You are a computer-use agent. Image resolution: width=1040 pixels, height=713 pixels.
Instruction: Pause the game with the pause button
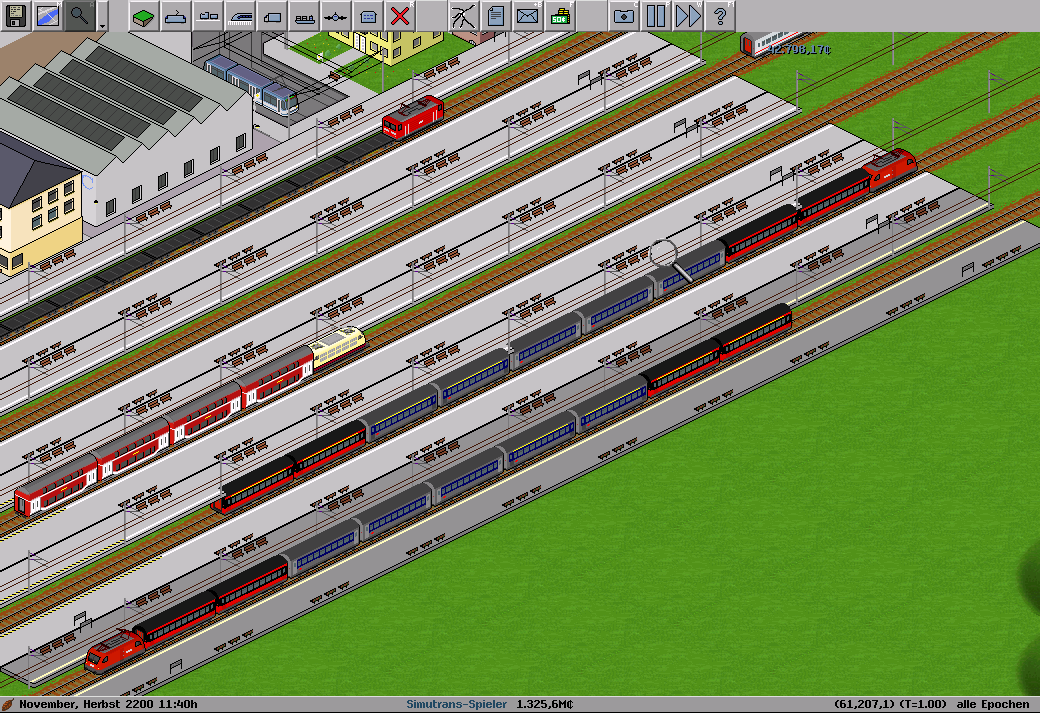point(655,15)
